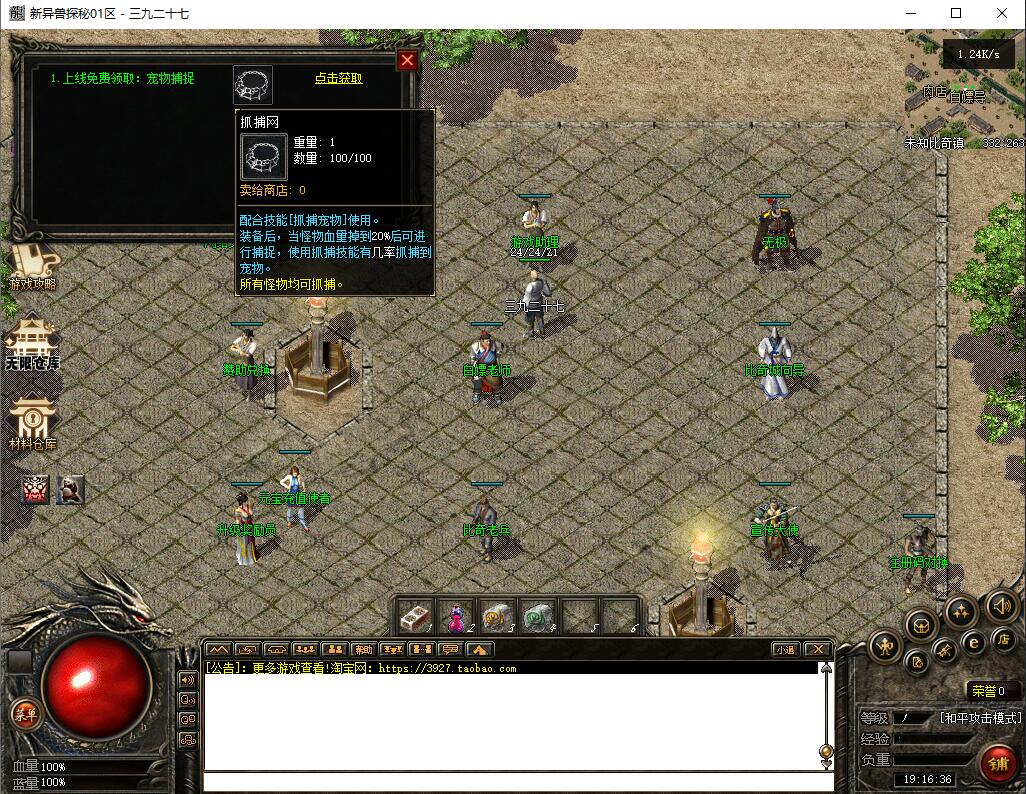
Task: Toggle sound with the speaker icon
Action: pos(1001,605)
